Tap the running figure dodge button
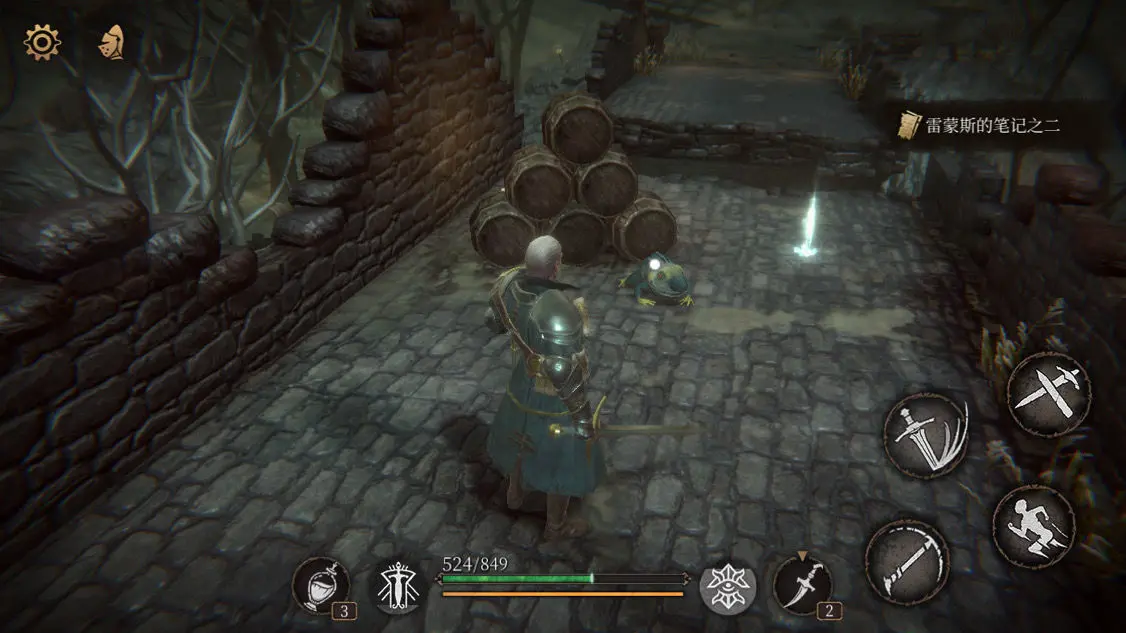Viewport: 1126px width, 633px height. pyautogui.click(x=1033, y=526)
